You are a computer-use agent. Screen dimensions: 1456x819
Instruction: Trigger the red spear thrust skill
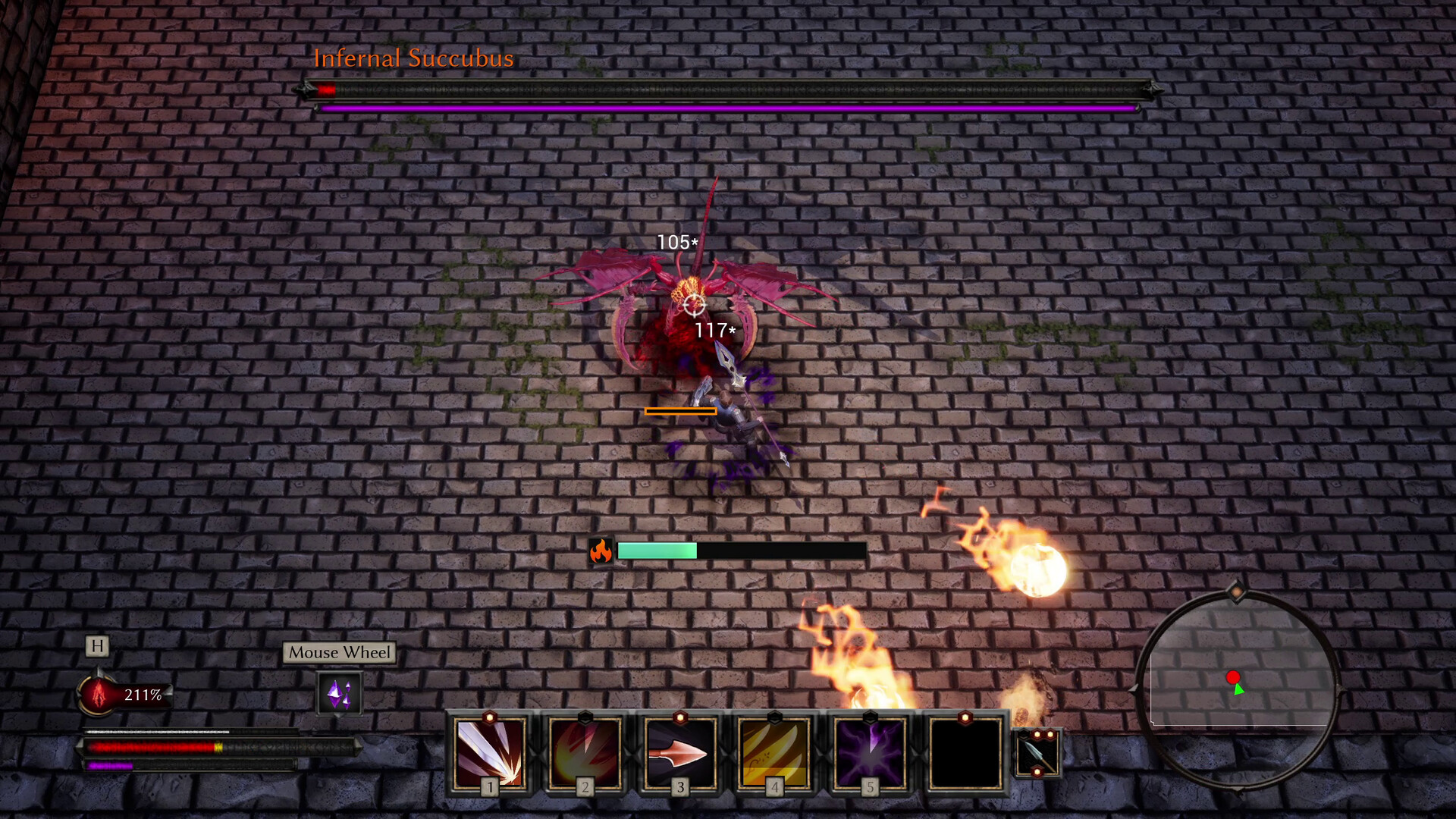[x=679, y=752]
